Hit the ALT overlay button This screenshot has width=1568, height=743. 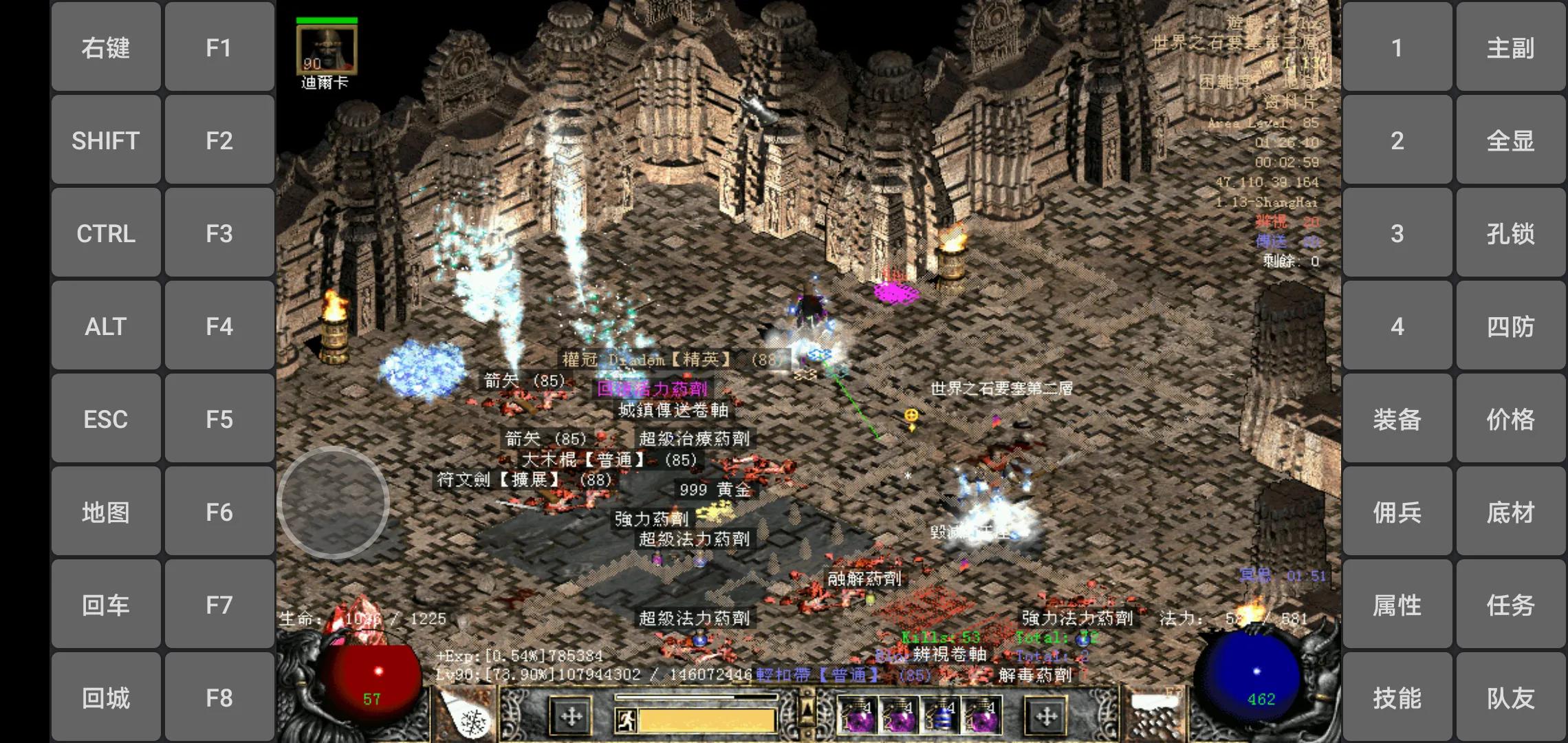tap(106, 326)
